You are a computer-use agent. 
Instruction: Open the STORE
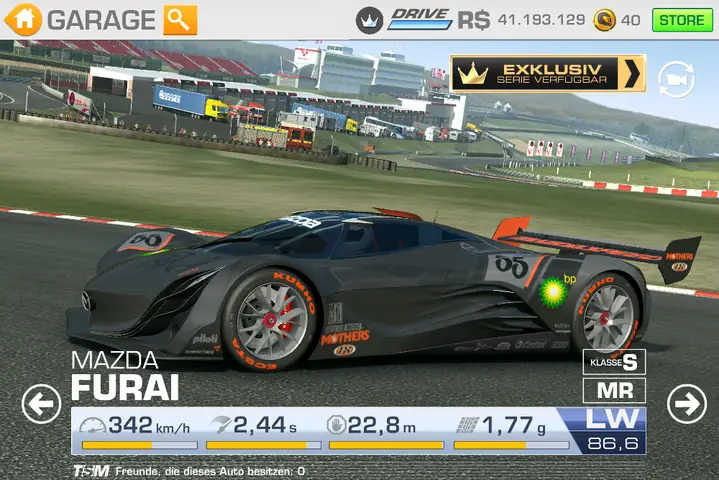[x=681, y=19]
